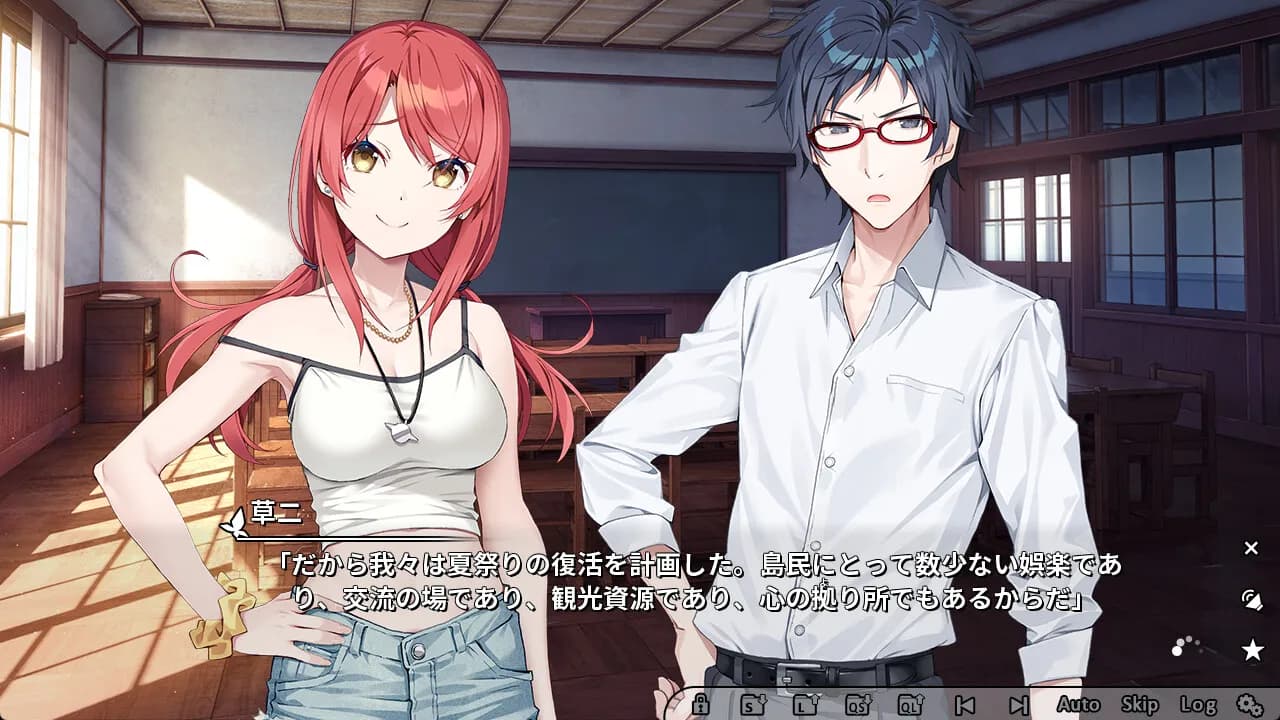This screenshot has height=720, width=1280.
Task: Open the dialogue Log
Action: coord(1198,703)
